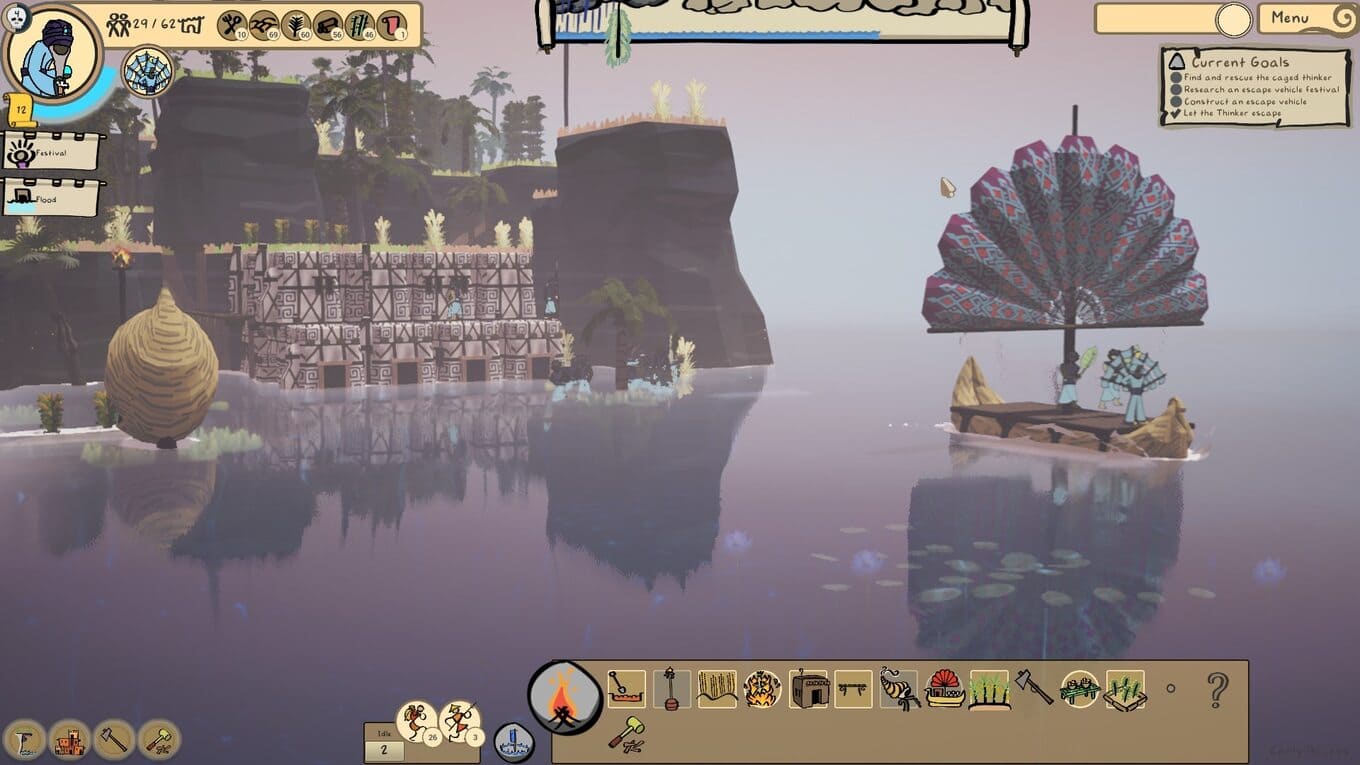Screen dimensions: 1360x765
Task: Click the question mark help icon
Action: 1216,689
